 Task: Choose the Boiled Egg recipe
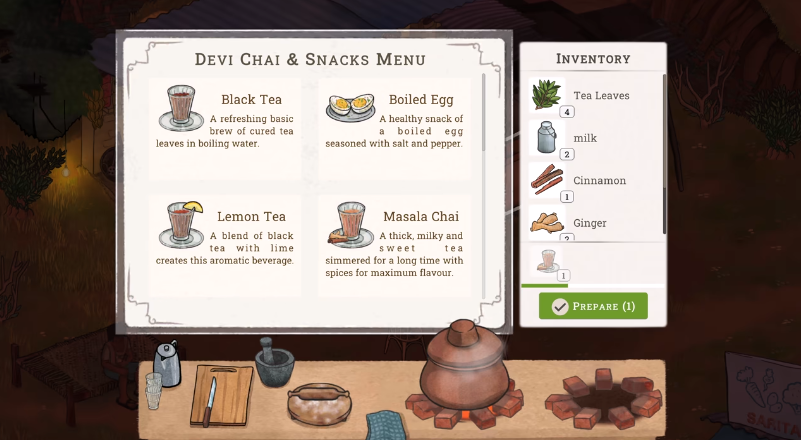[x=393, y=124]
